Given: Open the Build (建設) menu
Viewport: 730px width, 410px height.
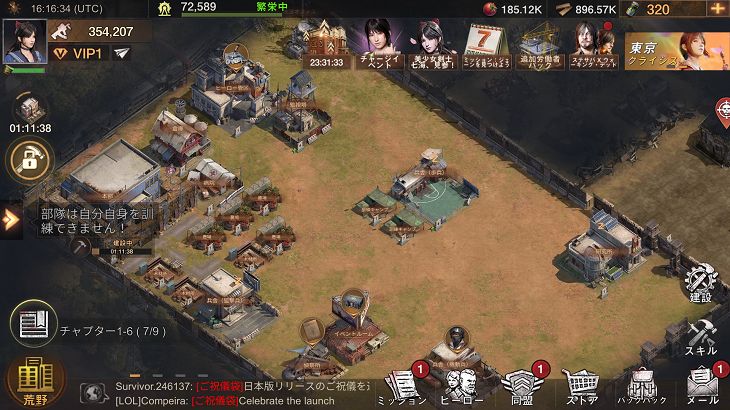Looking at the screenshot, I should (701, 283).
